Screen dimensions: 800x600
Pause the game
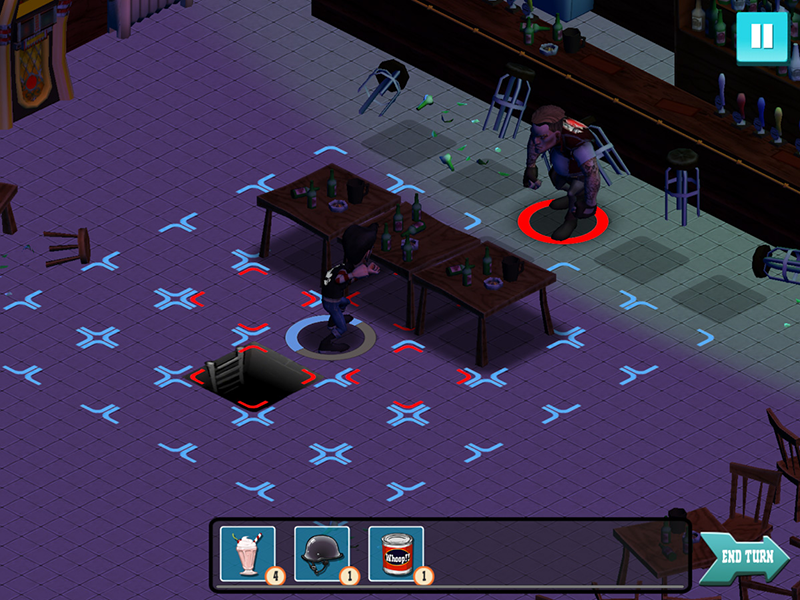pyautogui.click(x=761, y=37)
